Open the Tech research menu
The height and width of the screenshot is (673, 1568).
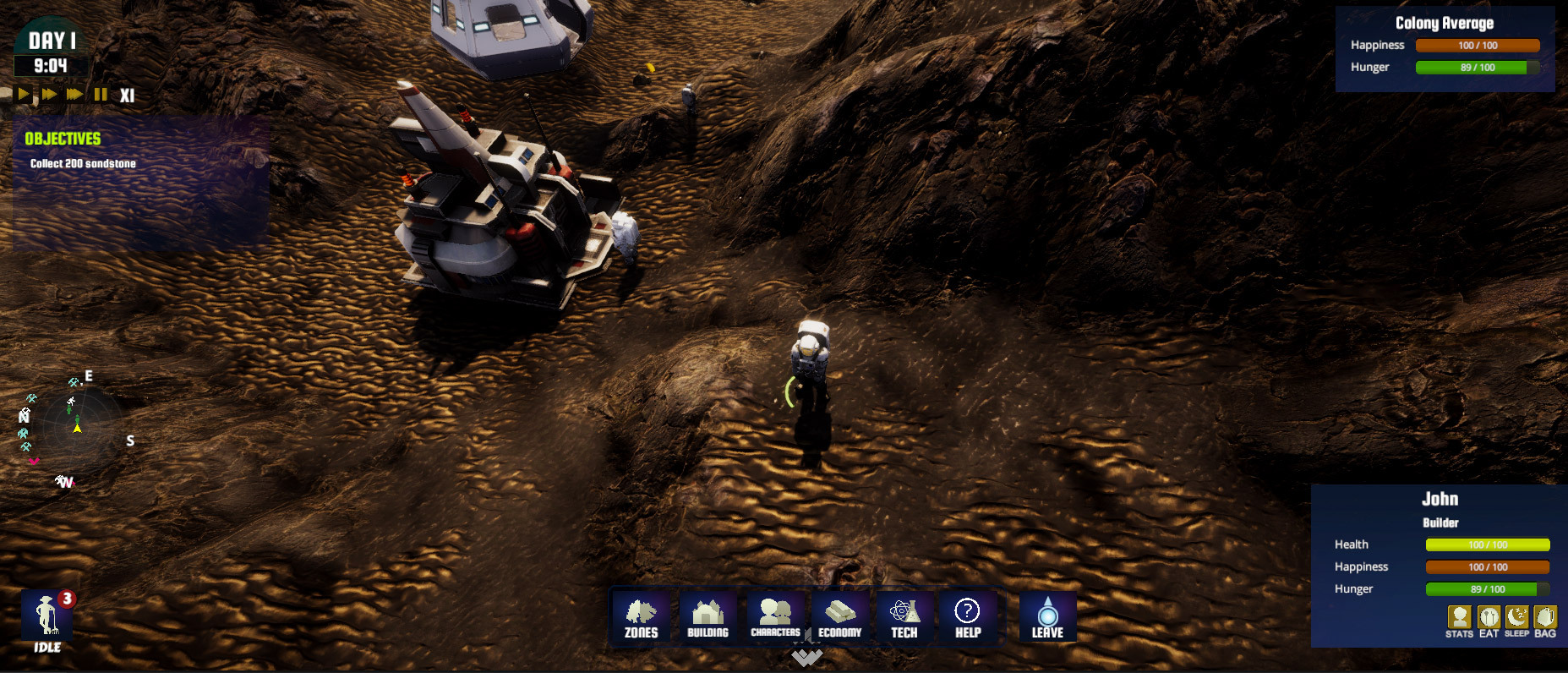point(904,617)
